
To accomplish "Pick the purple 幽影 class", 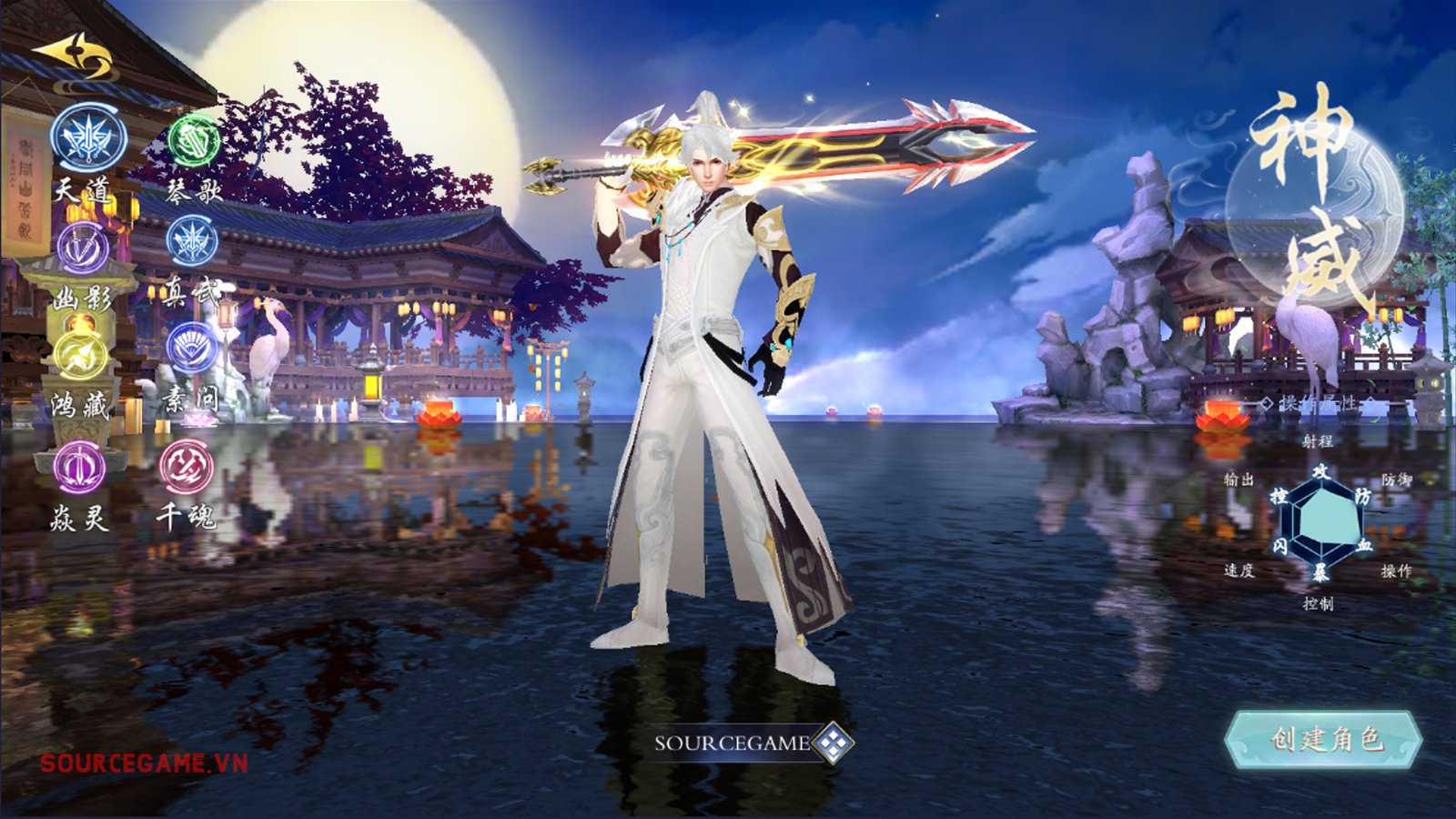I will coord(83,247).
